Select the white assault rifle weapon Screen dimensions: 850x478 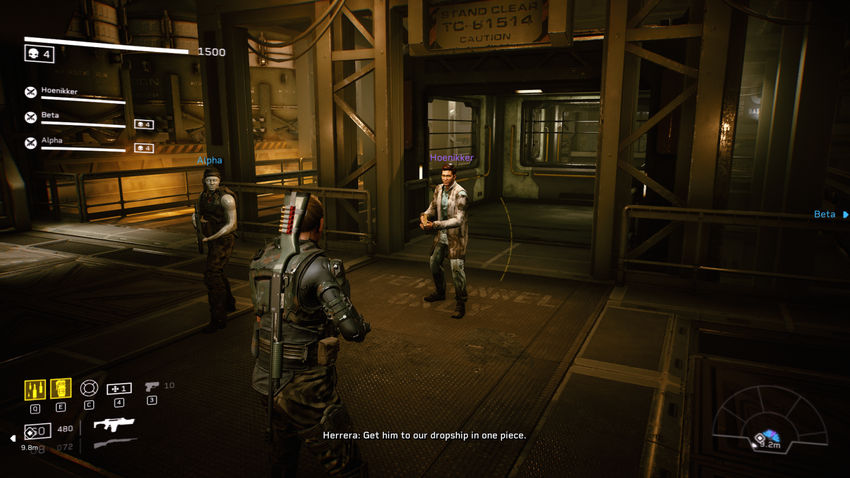pyautogui.click(x=115, y=425)
